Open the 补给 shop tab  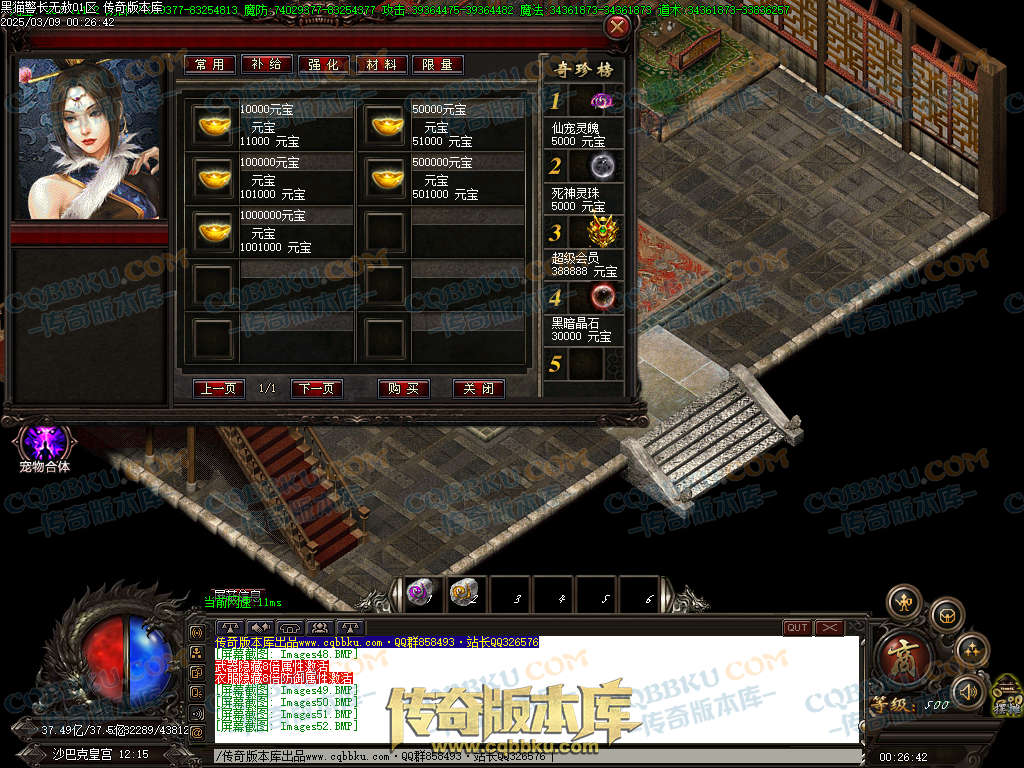click(x=267, y=64)
